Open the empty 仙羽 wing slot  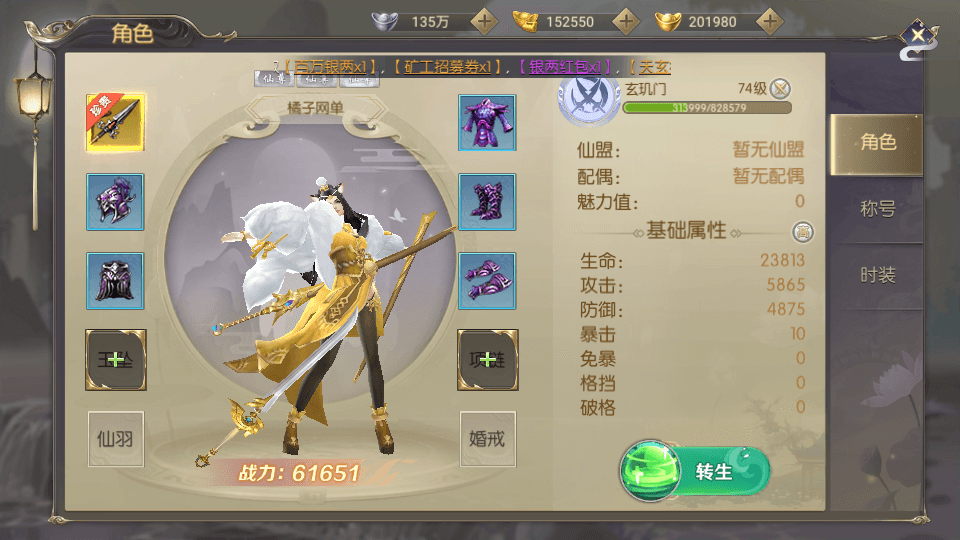click(x=115, y=438)
